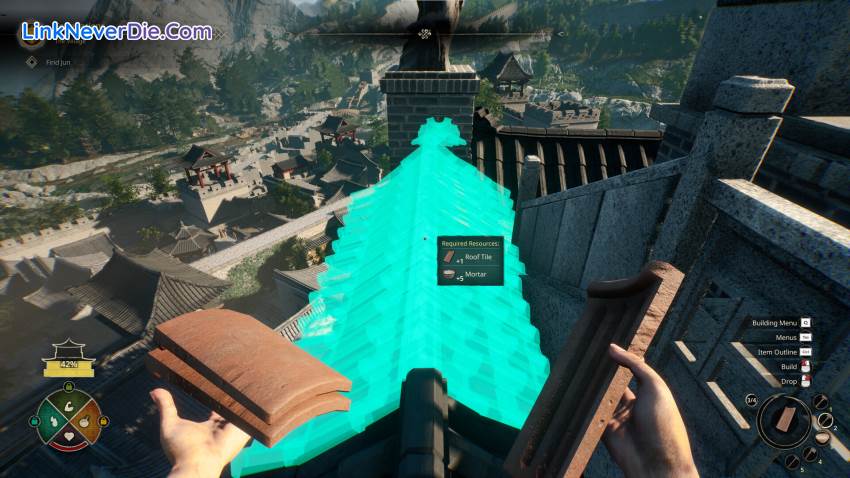Viewport: 850px width, 478px height.
Task: Click the strength arm segment of the status wheel
Action: (69, 408)
